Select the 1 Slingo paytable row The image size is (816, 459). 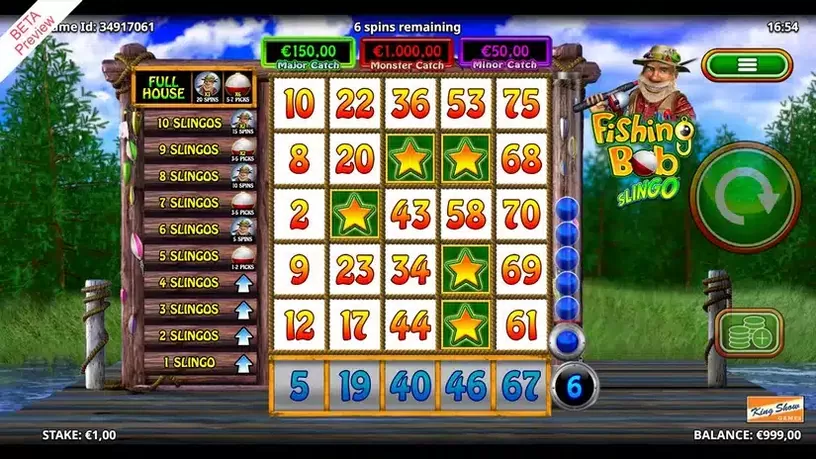(195, 361)
